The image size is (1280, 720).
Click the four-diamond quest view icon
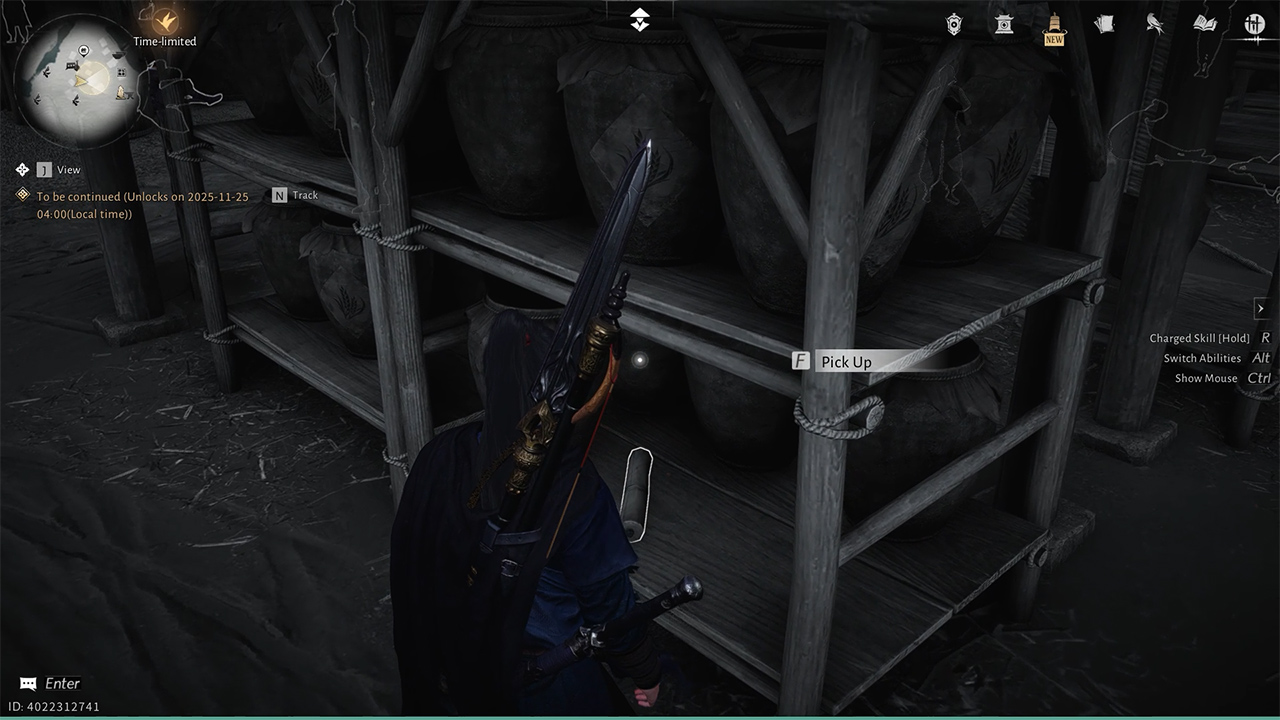point(22,170)
